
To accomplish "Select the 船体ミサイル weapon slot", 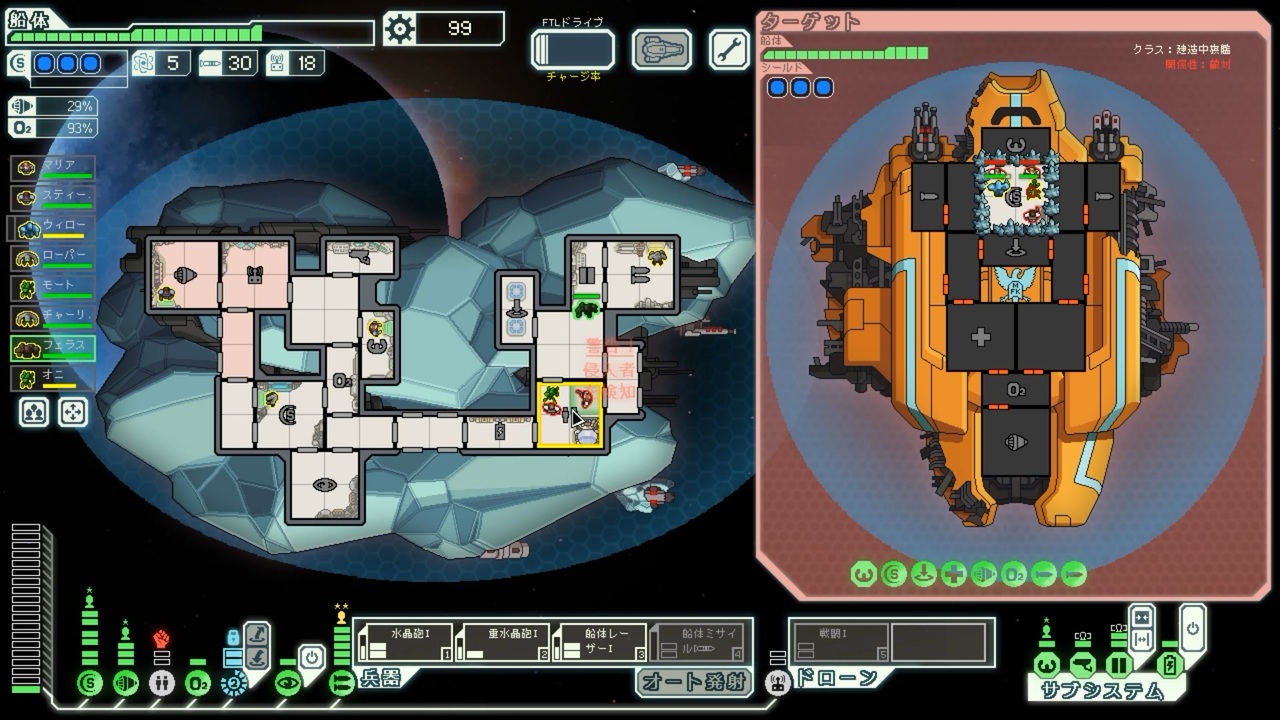I will click(698, 641).
